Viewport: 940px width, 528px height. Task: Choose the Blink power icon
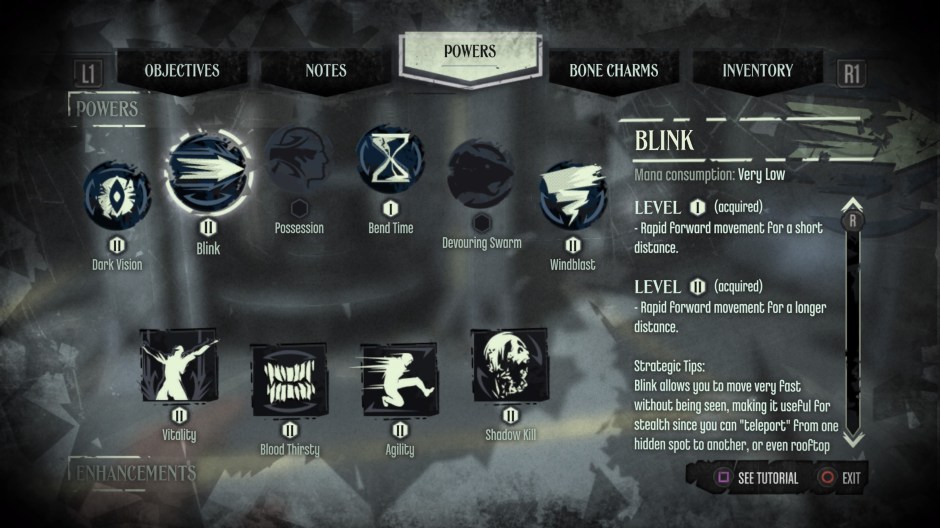click(208, 176)
